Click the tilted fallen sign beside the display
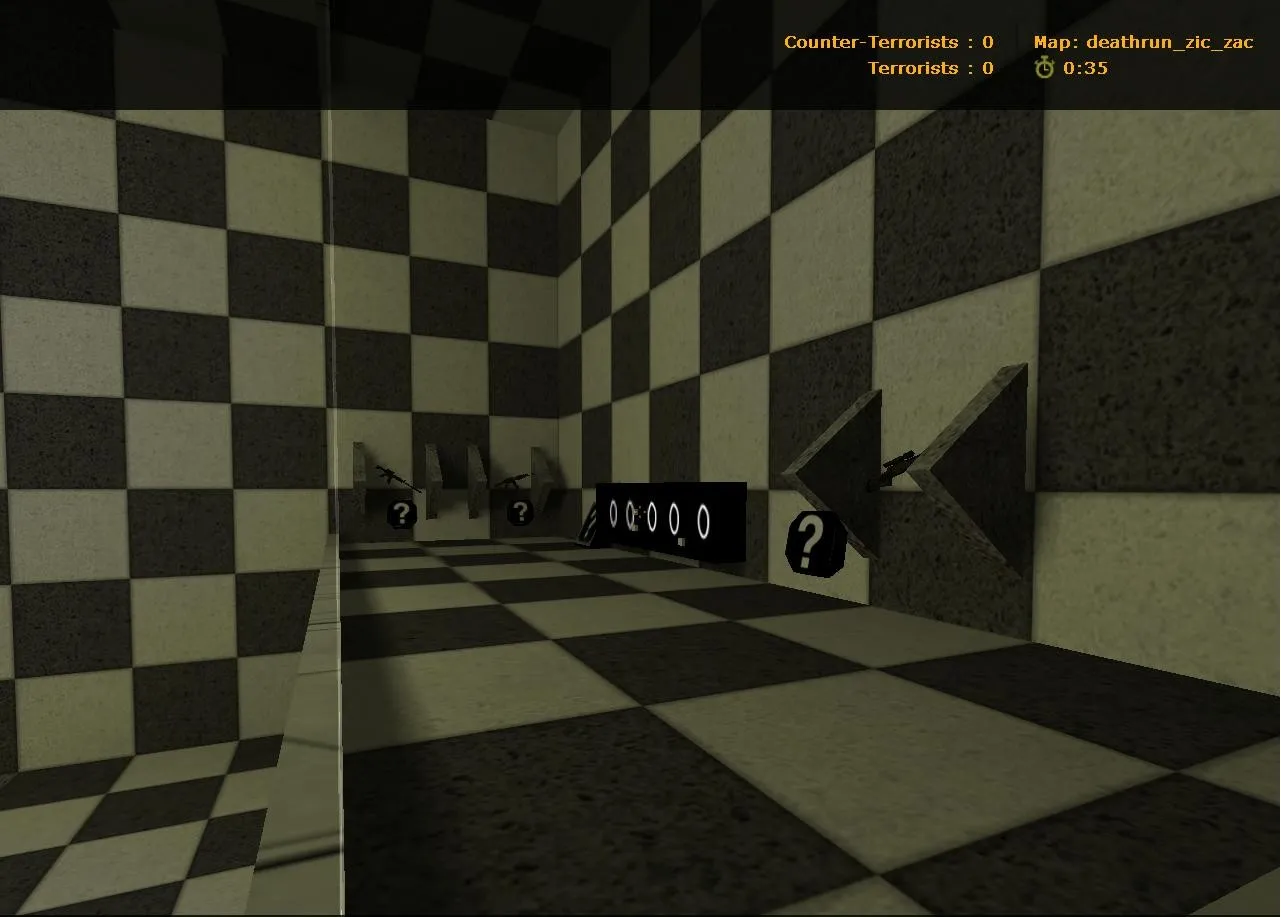Image resolution: width=1281 pixels, height=917 pixels. point(588,527)
